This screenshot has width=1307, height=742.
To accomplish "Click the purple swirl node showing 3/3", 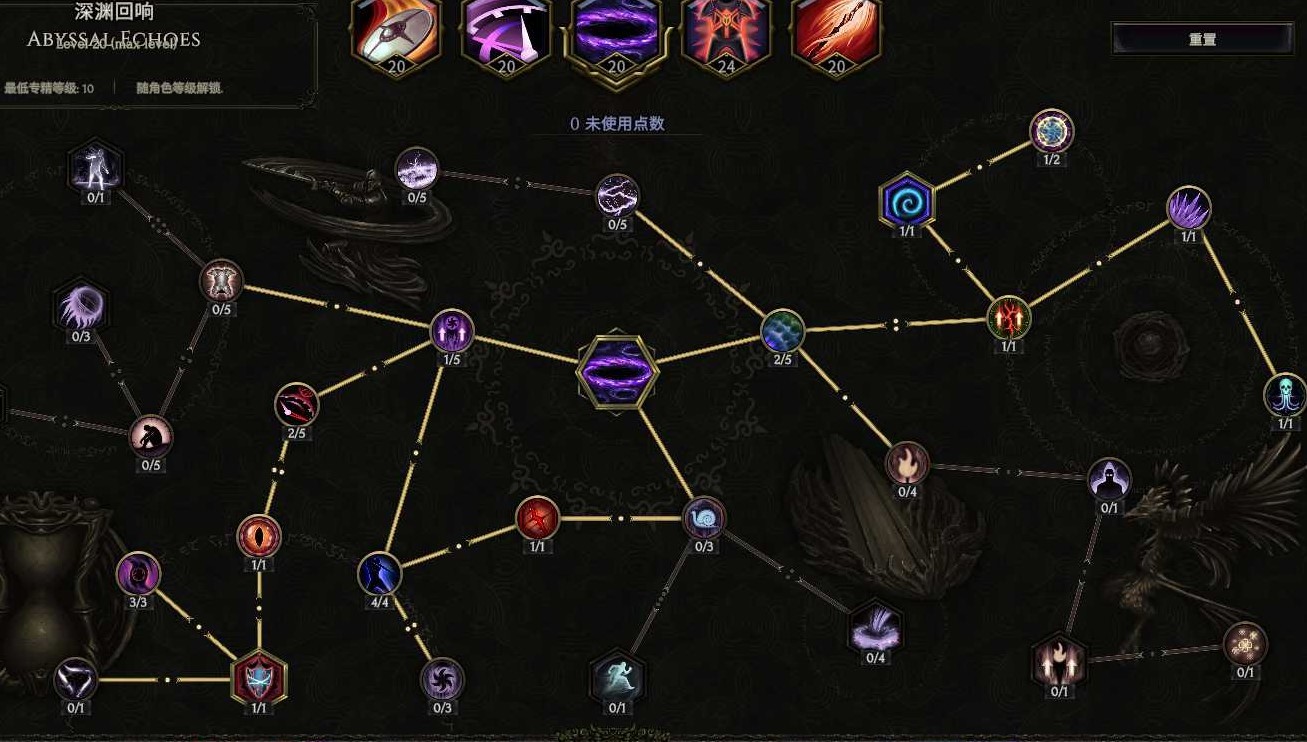I will coord(140,572).
